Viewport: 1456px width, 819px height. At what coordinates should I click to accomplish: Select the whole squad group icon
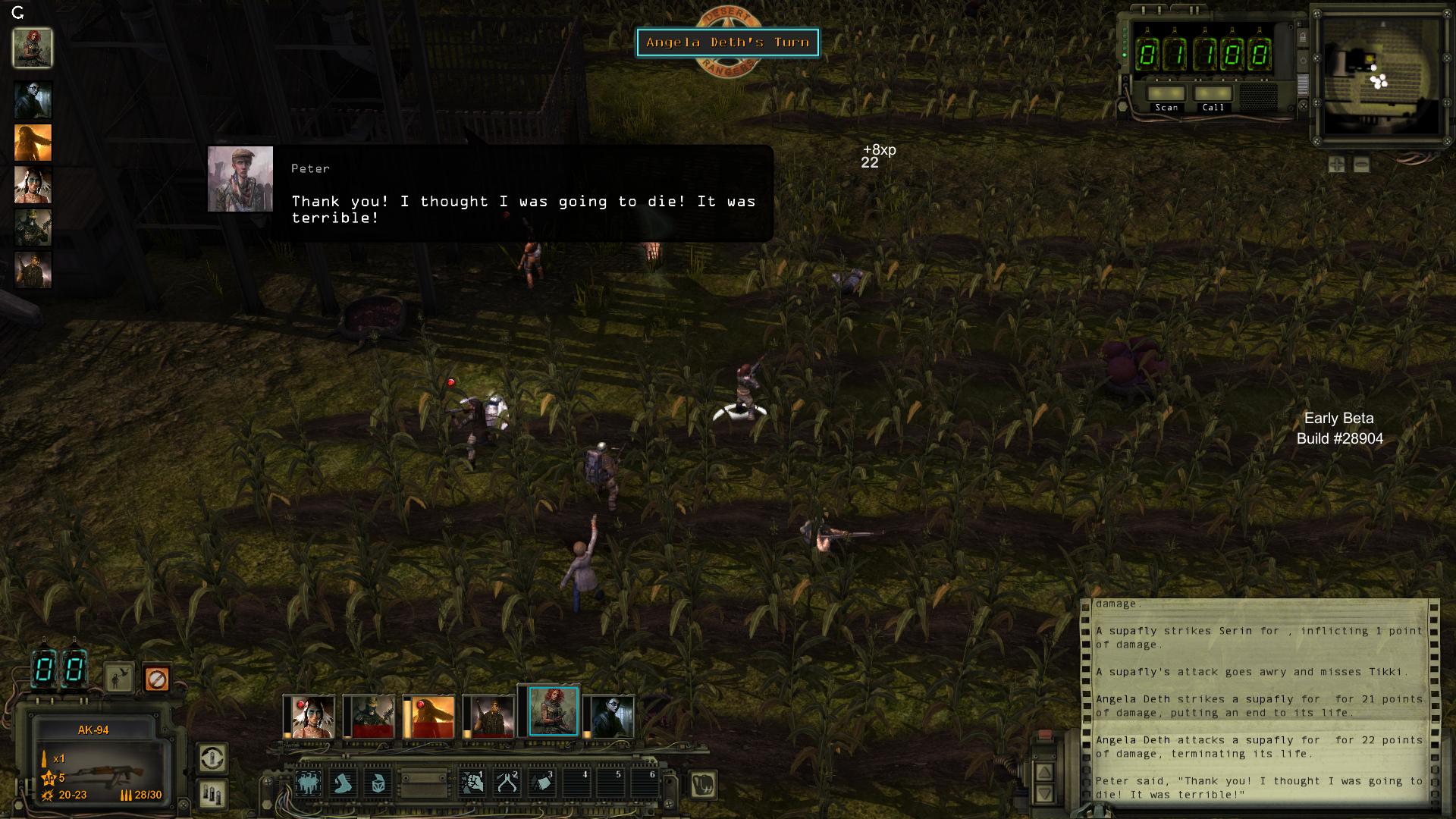[308, 783]
